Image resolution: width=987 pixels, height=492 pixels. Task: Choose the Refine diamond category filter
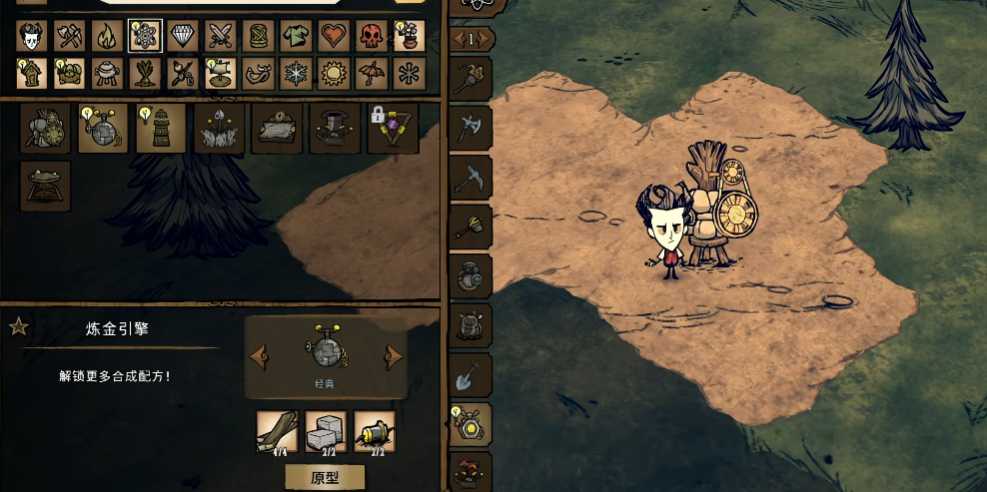pyautogui.click(x=182, y=36)
